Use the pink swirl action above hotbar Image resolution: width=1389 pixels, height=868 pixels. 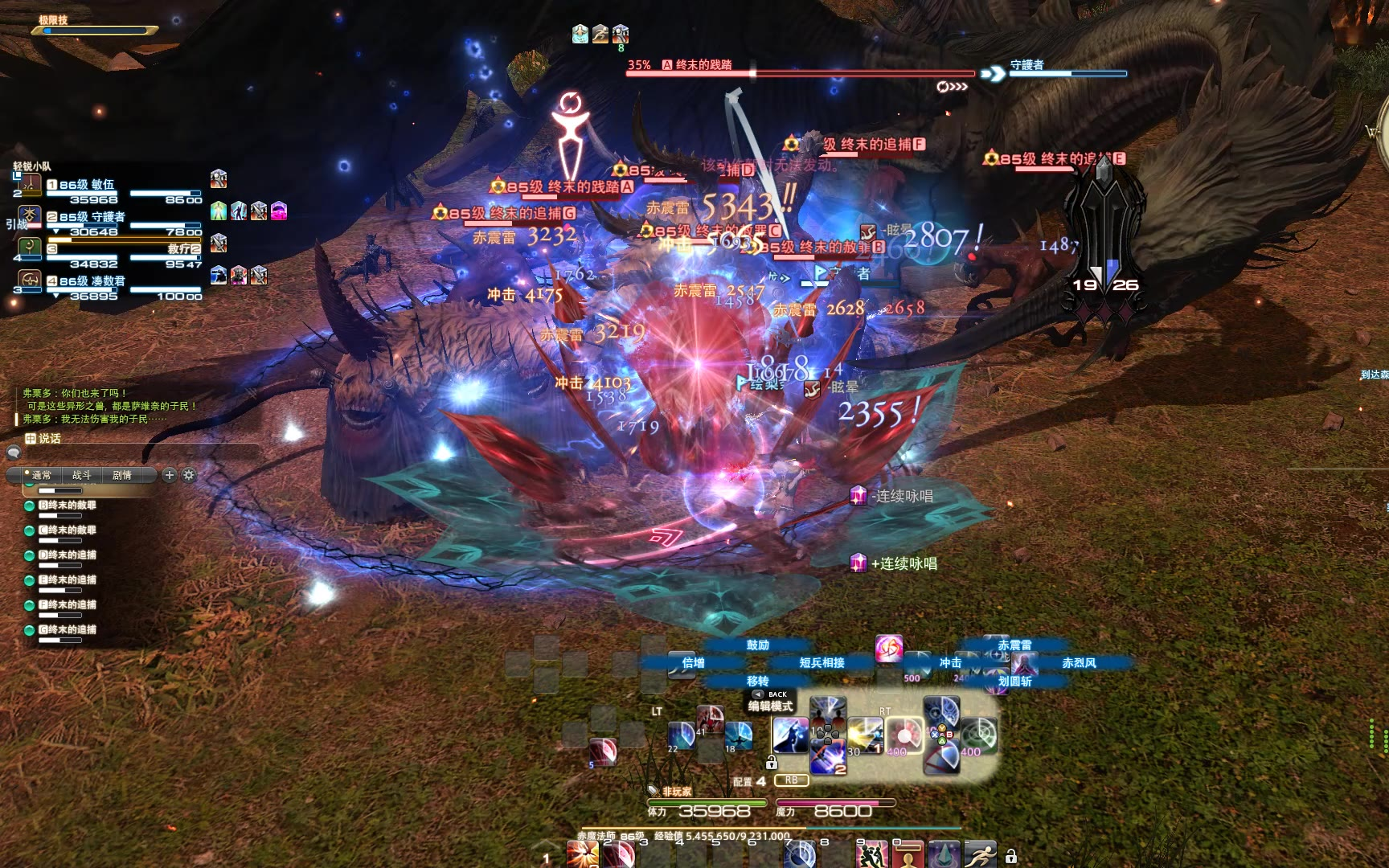pyautogui.click(x=889, y=649)
